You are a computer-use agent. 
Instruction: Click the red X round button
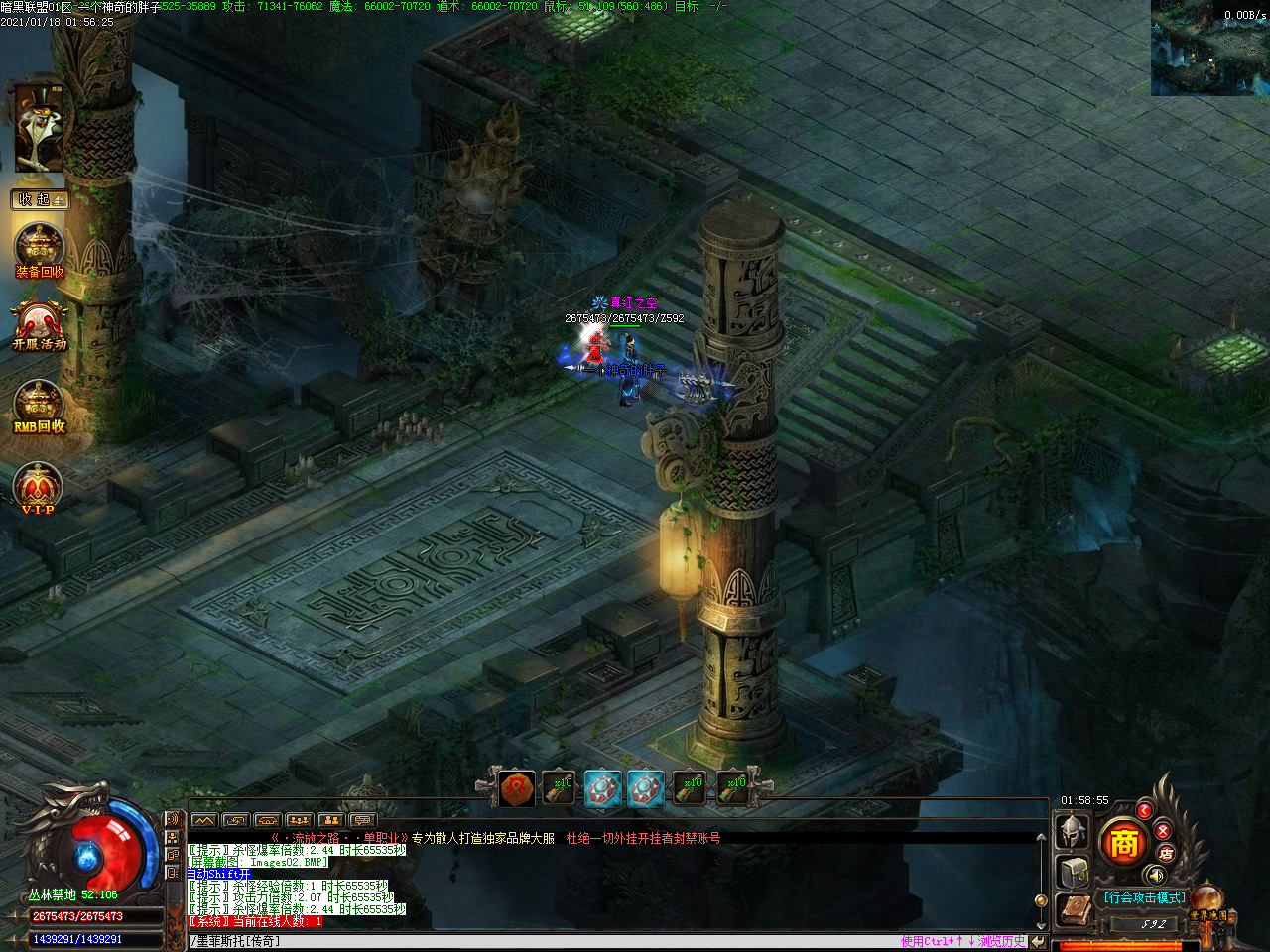(1163, 830)
